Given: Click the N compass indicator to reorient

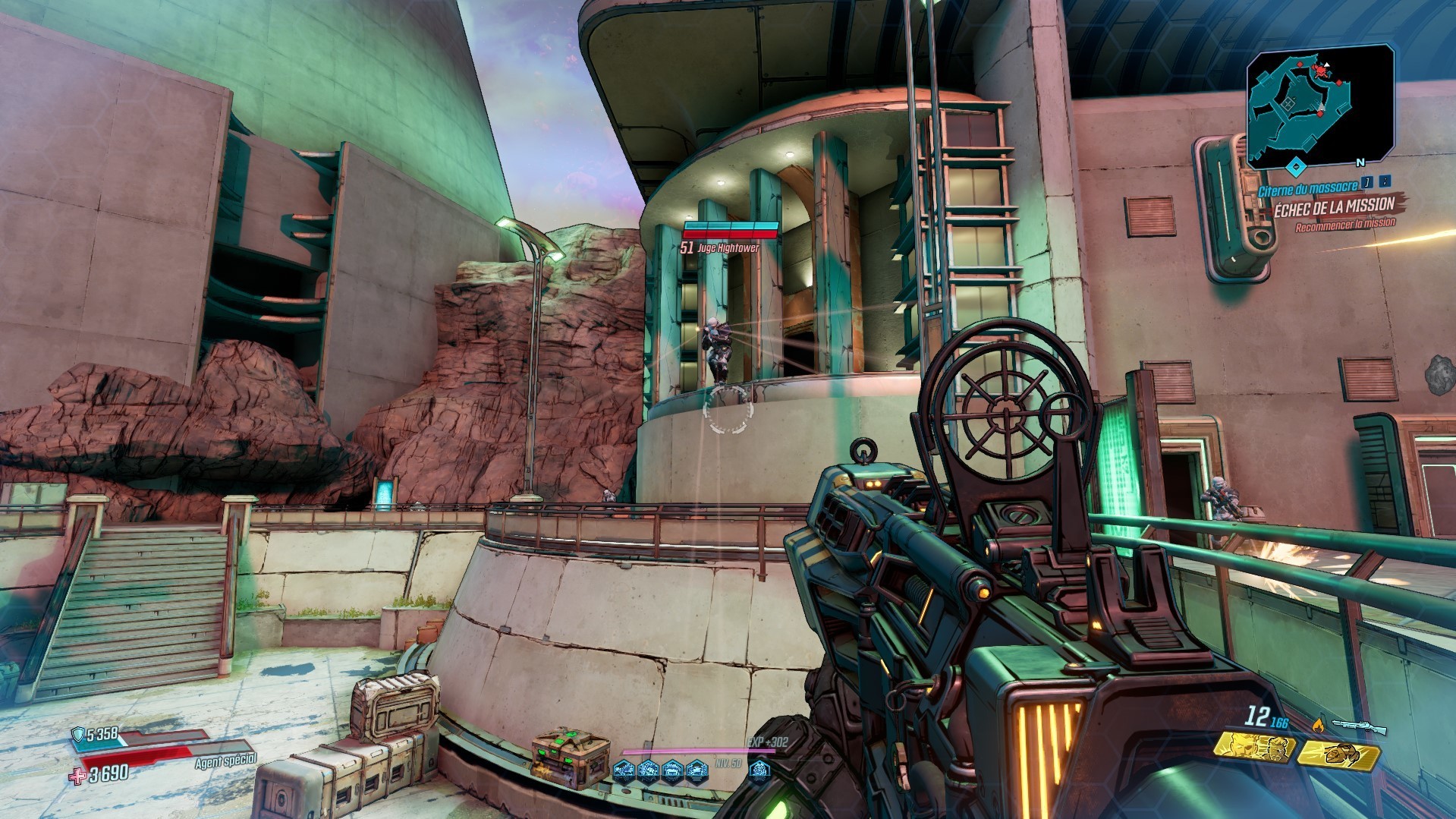Looking at the screenshot, I should coord(1360,163).
